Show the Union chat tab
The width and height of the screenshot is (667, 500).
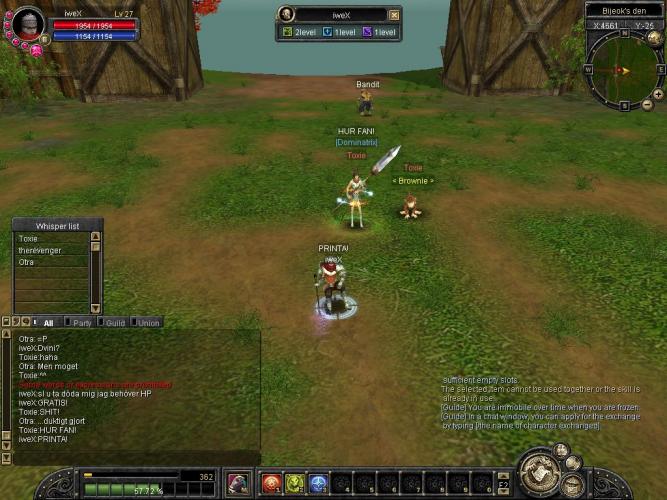[x=148, y=323]
